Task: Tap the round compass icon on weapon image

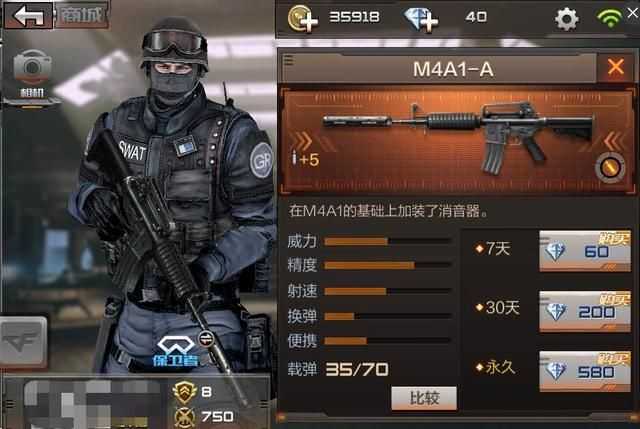Action: (x=605, y=166)
